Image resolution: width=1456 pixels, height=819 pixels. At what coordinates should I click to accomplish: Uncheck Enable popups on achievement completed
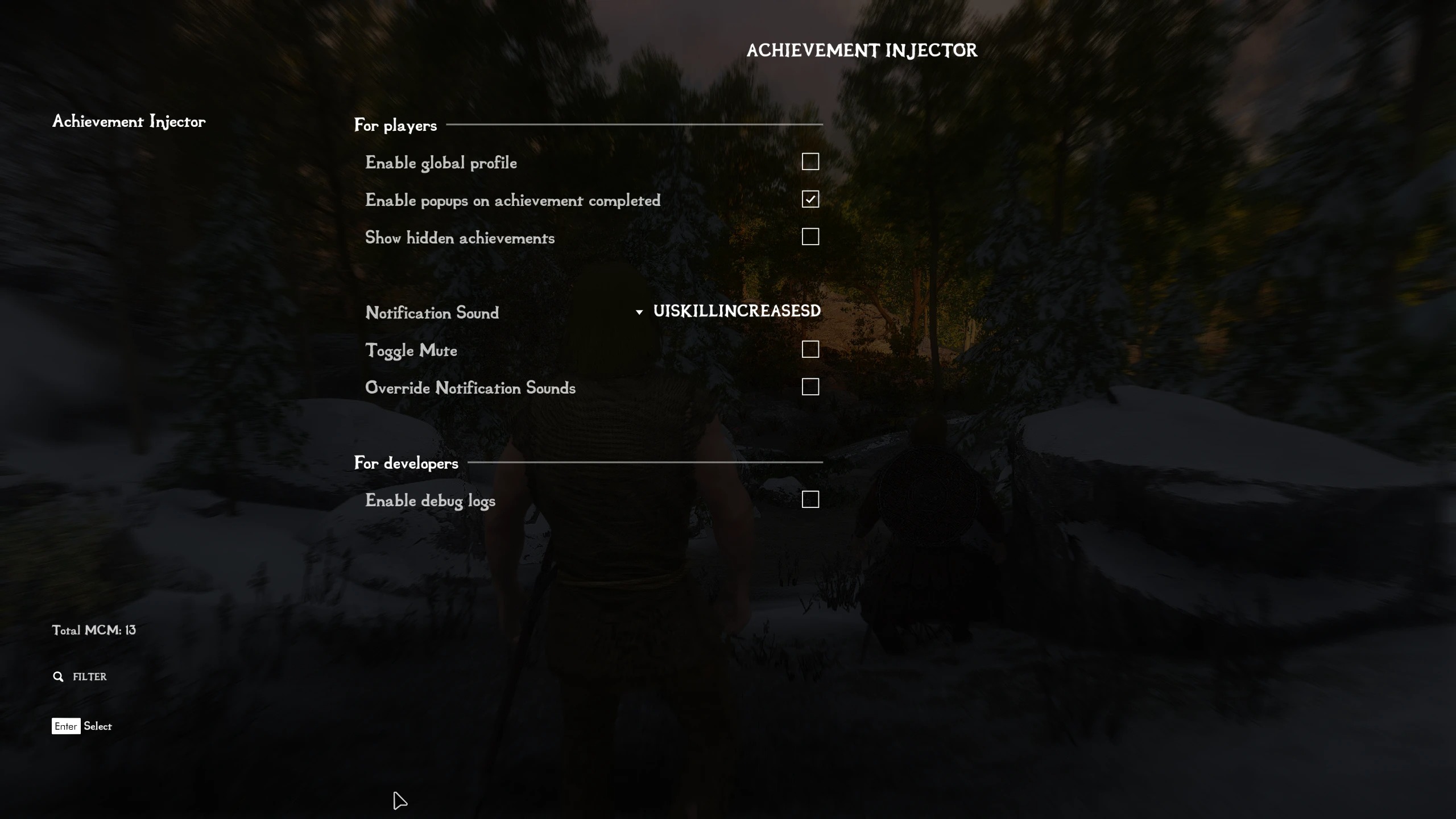(x=810, y=199)
